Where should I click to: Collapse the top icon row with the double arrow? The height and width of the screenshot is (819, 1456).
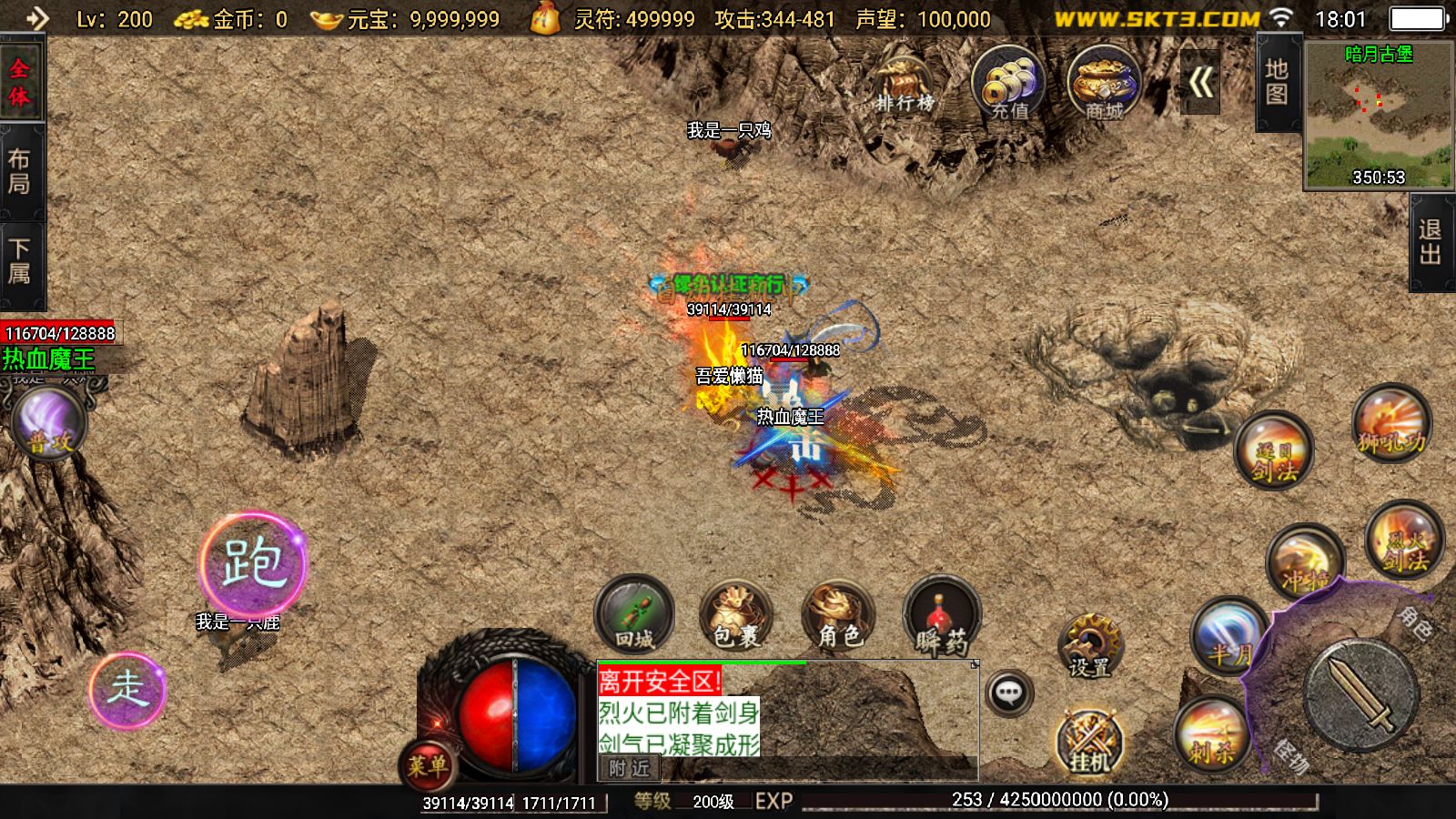point(1200,84)
